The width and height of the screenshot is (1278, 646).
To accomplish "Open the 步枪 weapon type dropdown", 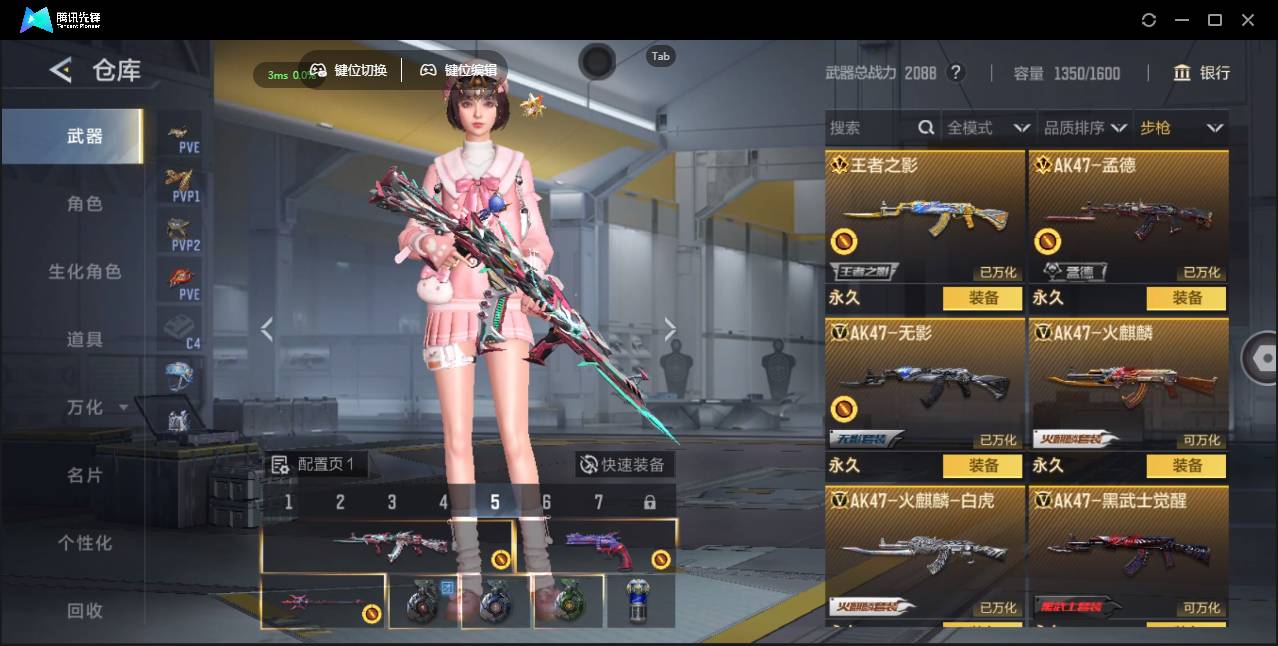I will coord(1181,128).
